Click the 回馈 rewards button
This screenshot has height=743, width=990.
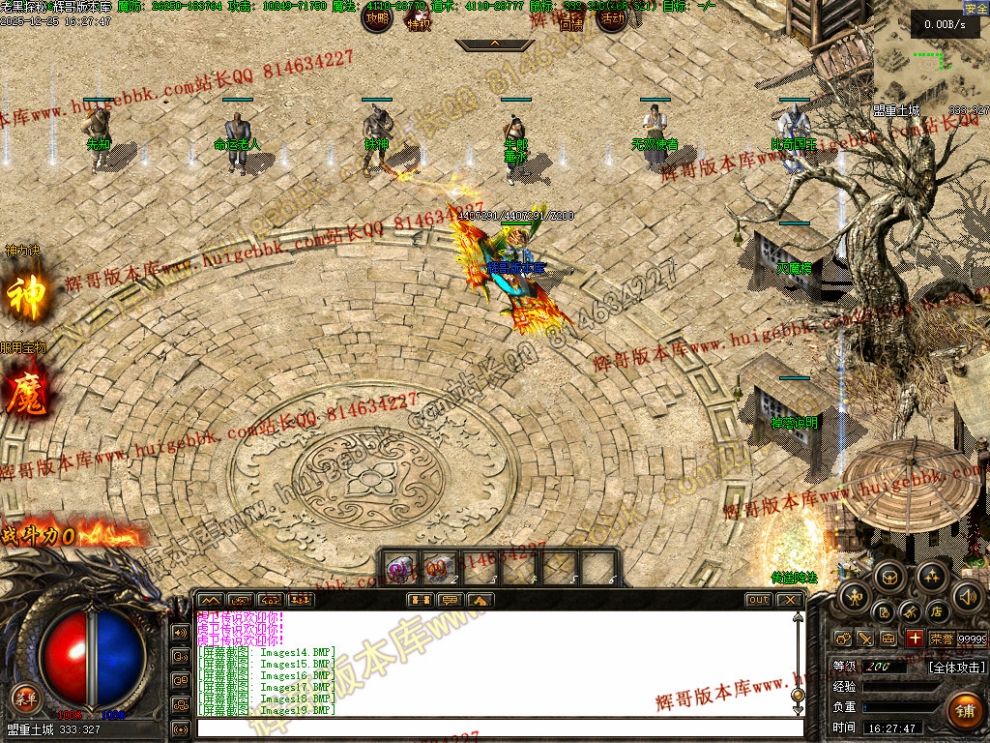pos(571,20)
